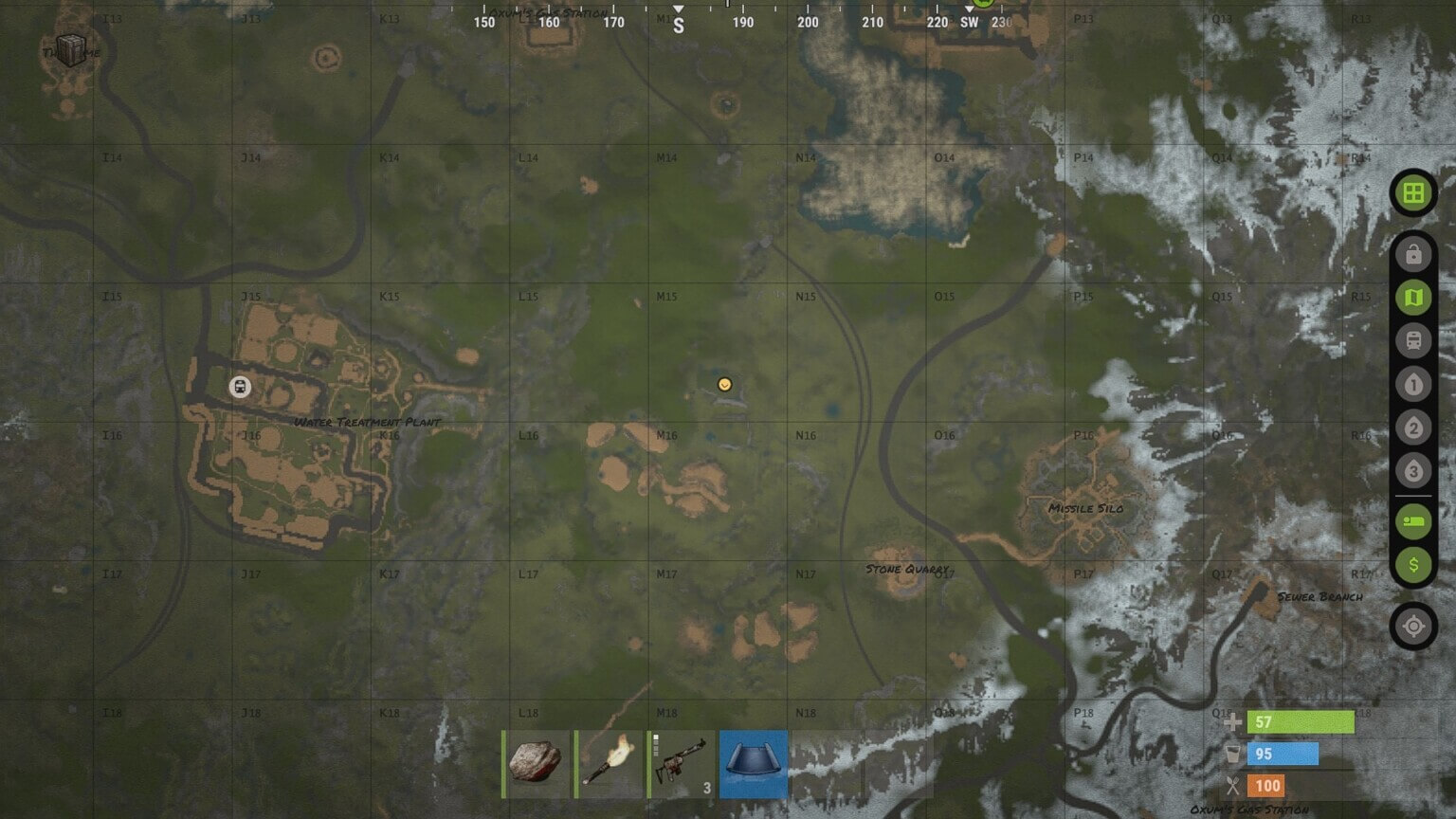Select the stone in the hotbar
The image size is (1456, 819).
(x=534, y=763)
